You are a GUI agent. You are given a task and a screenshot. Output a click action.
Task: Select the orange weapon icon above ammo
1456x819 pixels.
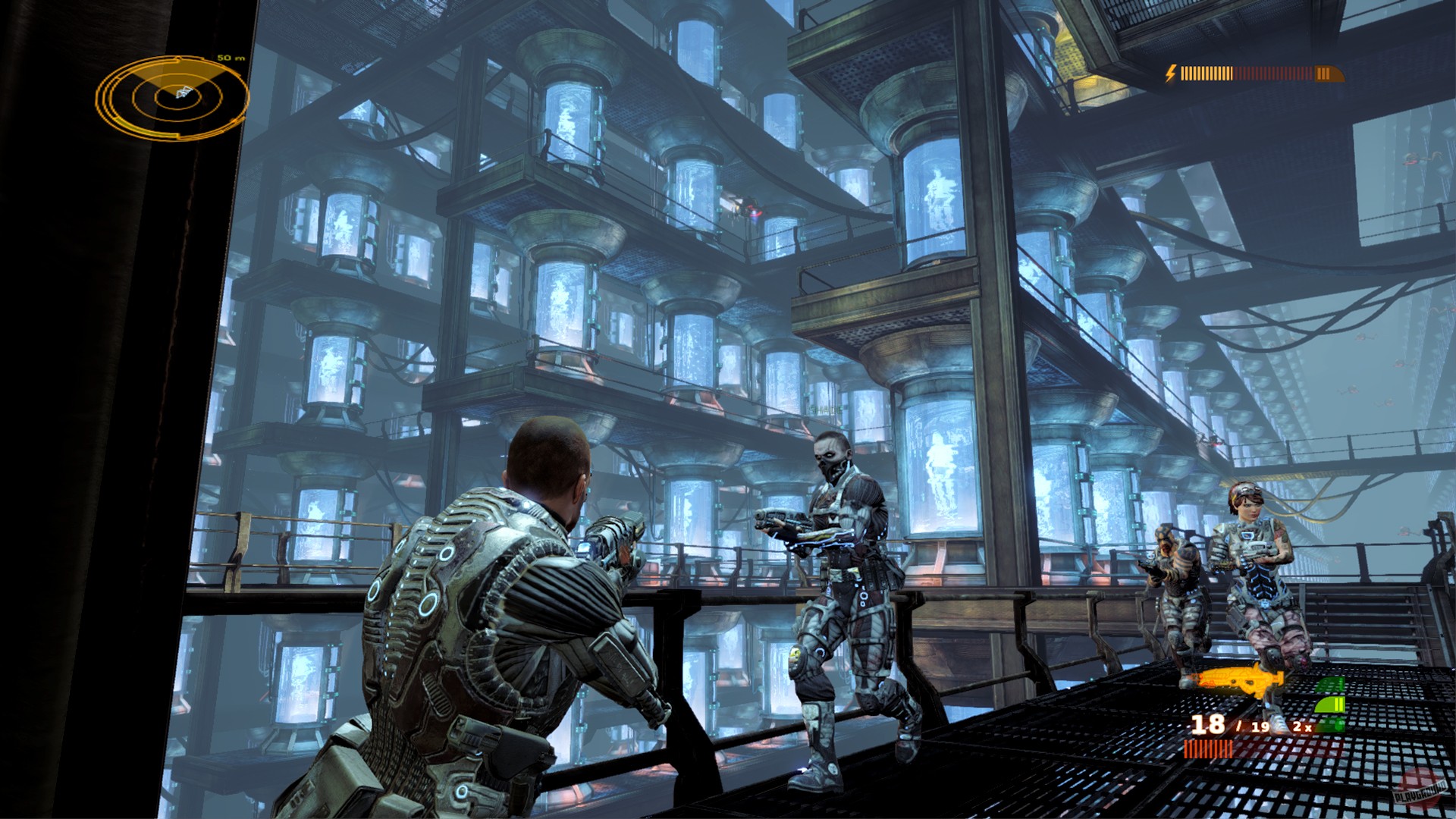tap(1238, 679)
